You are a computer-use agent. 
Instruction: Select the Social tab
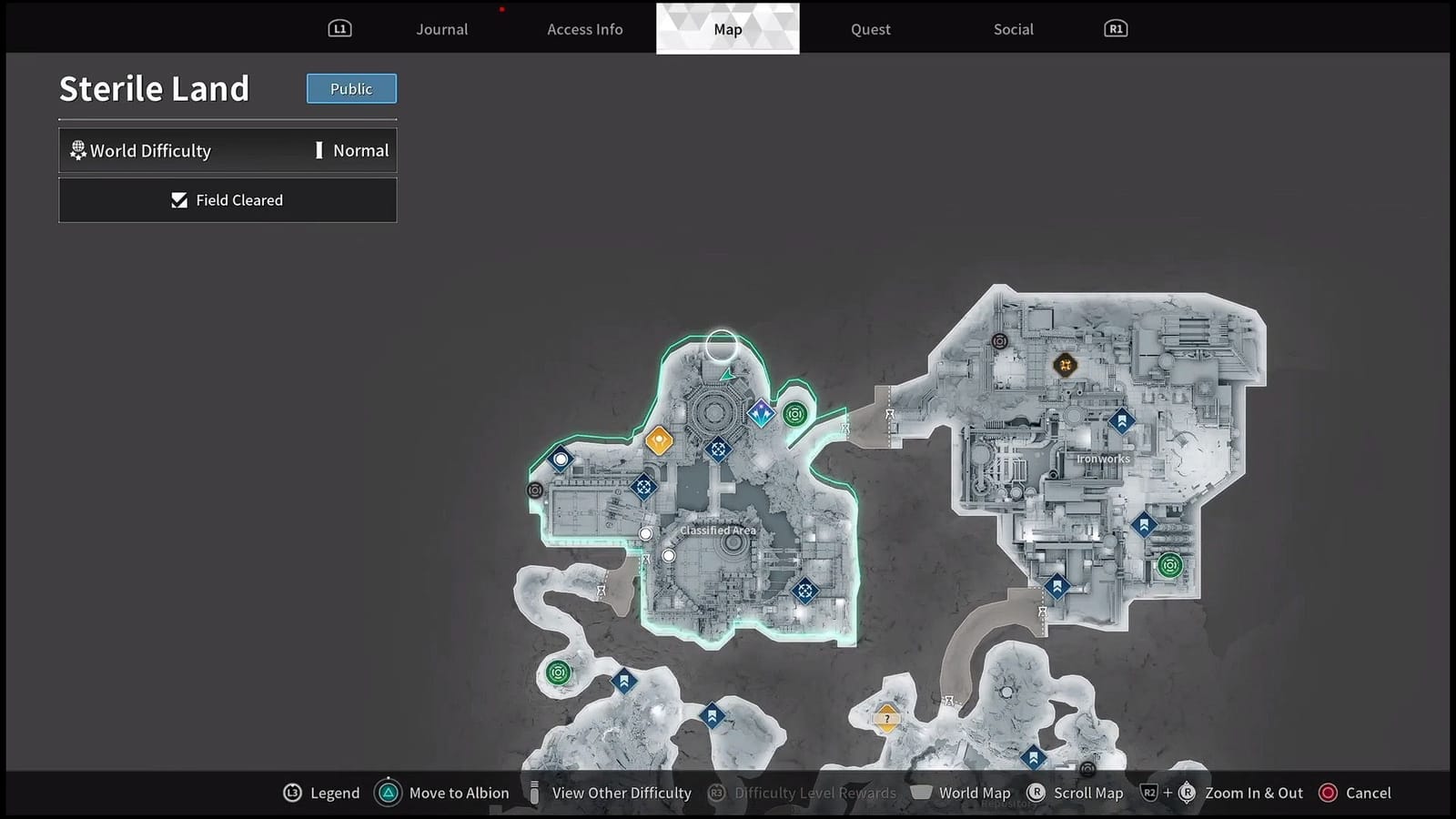[1013, 28]
